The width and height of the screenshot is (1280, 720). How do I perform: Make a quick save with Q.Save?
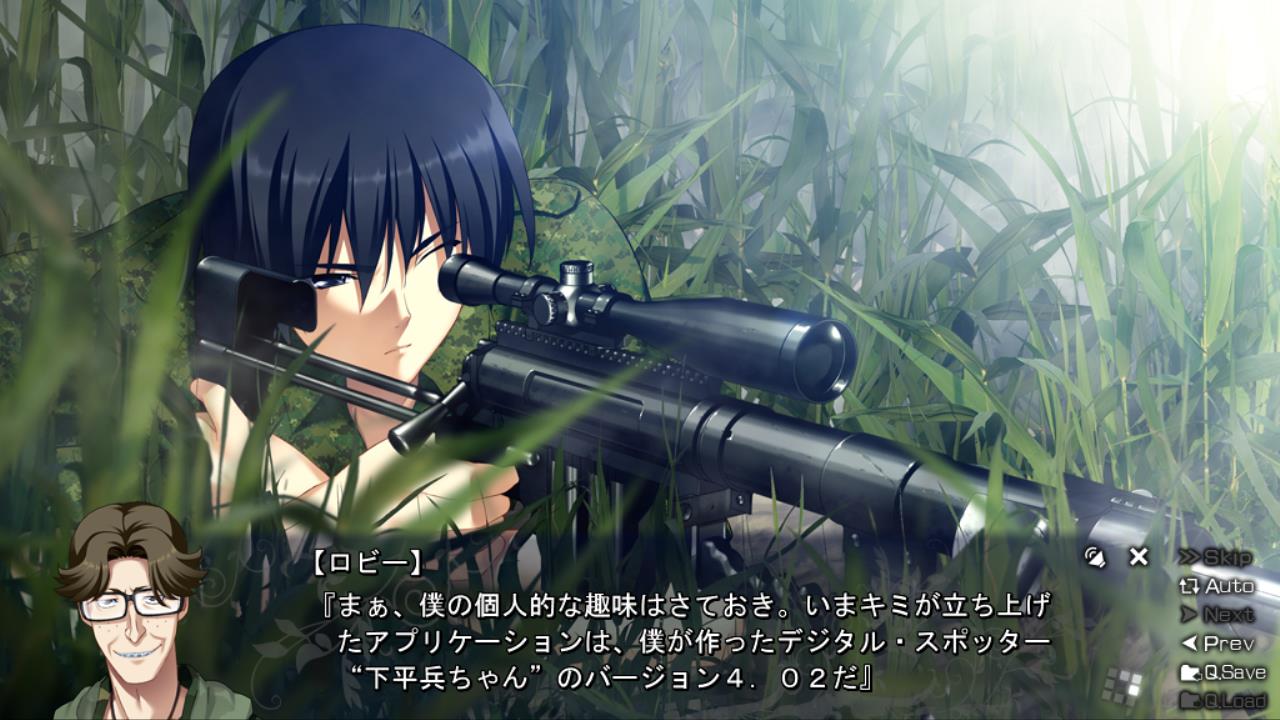(1223, 672)
